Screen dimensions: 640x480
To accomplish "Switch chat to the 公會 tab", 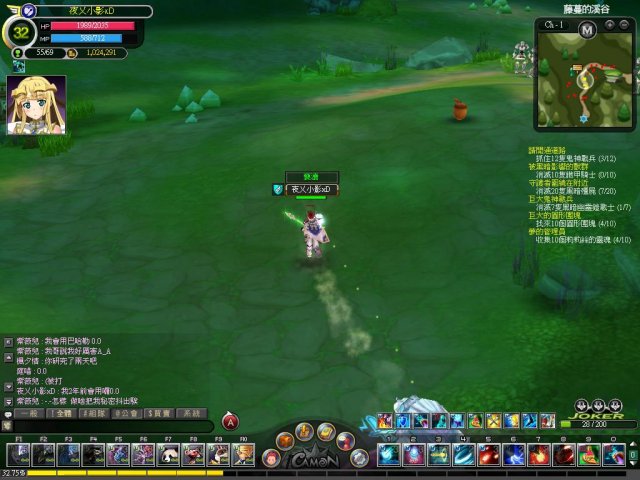I will (126, 413).
